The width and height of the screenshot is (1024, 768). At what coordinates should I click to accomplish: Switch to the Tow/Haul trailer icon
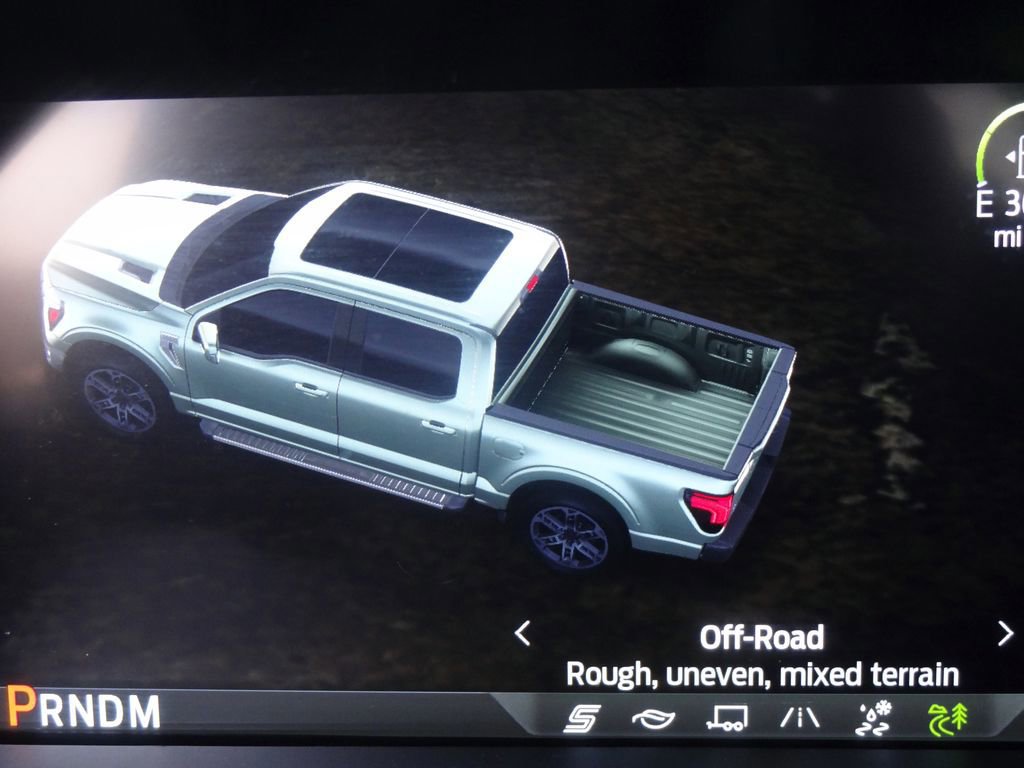tap(726, 718)
